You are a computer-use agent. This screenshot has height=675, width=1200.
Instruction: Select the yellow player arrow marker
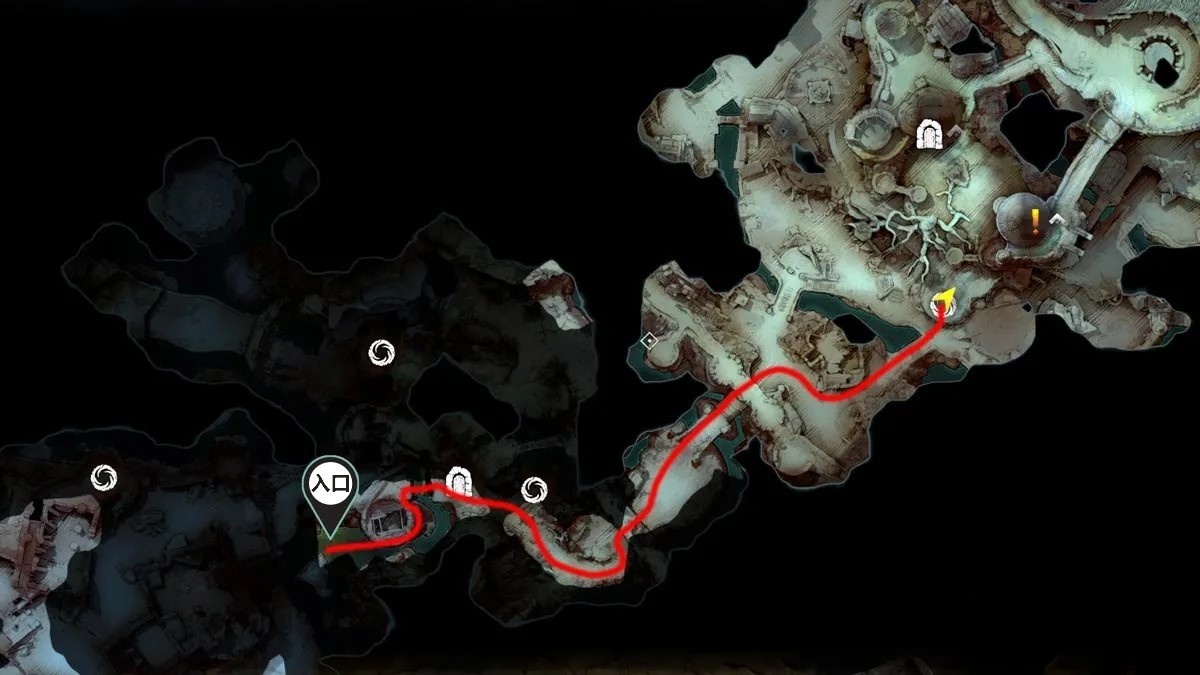[943, 301]
